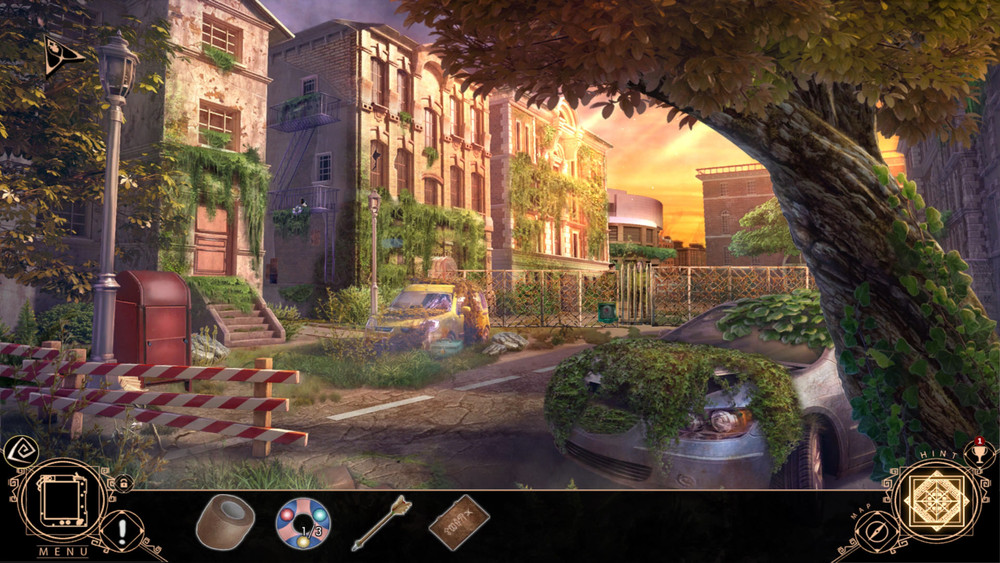Select the roll of tape in inventory
This screenshot has width=1000, height=563.
(225, 522)
